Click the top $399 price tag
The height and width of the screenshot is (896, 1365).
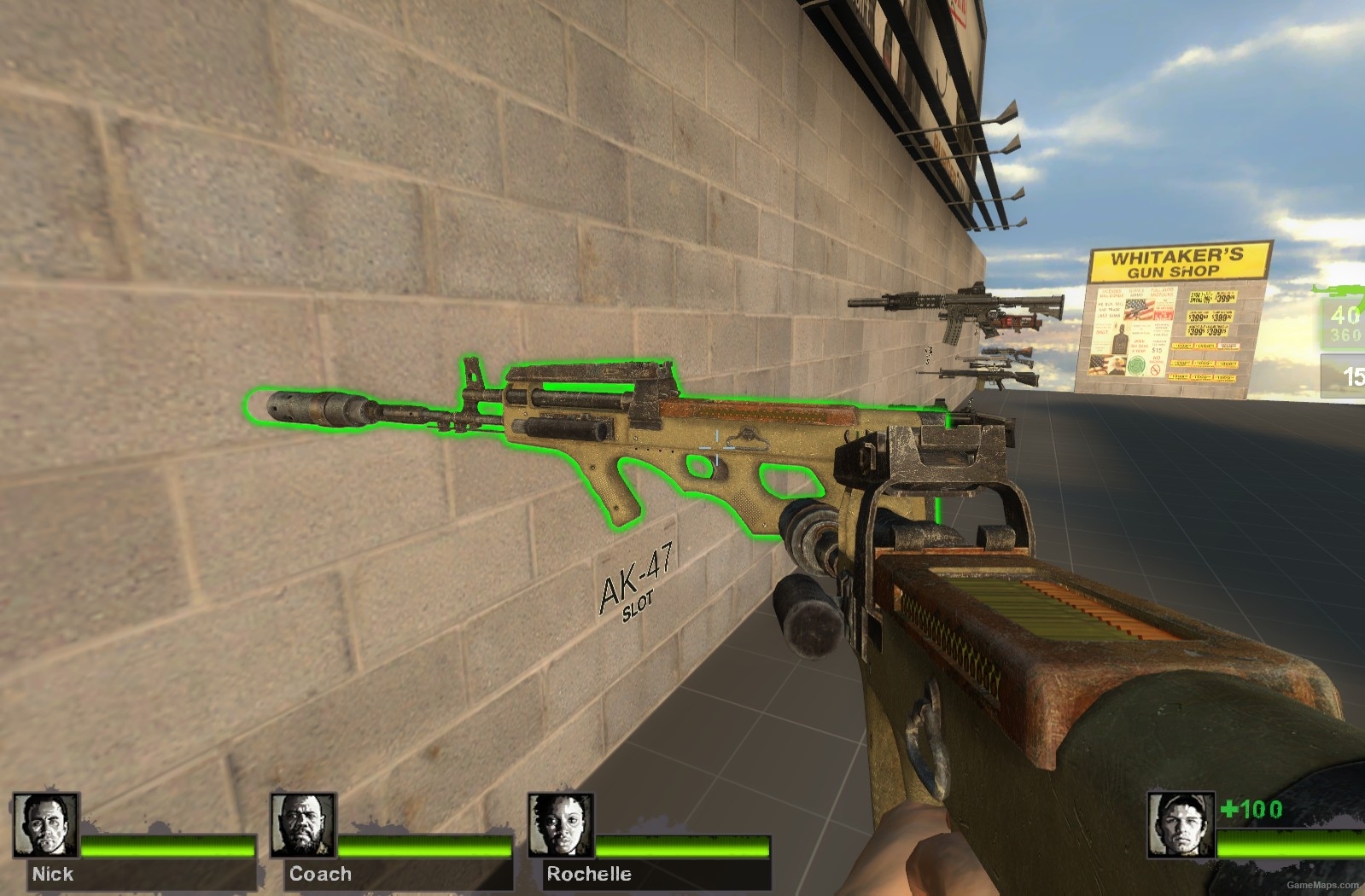(x=1222, y=299)
